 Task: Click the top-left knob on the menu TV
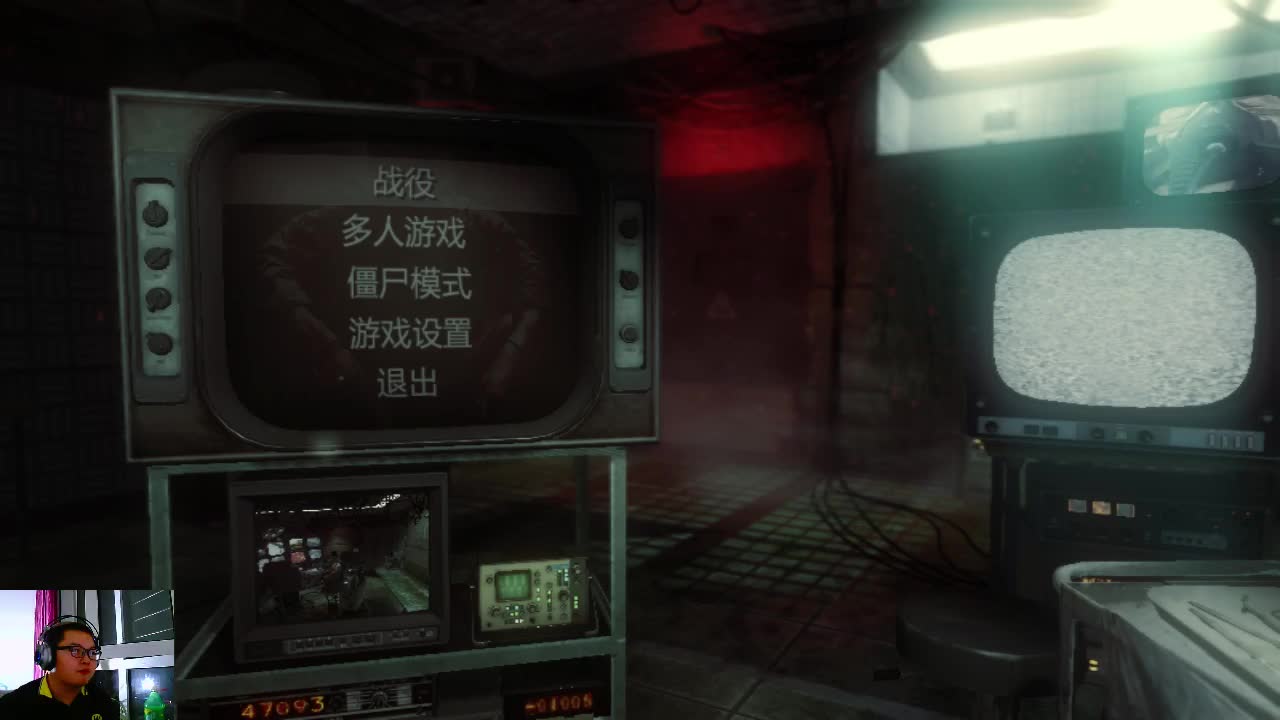click(154, 216)
